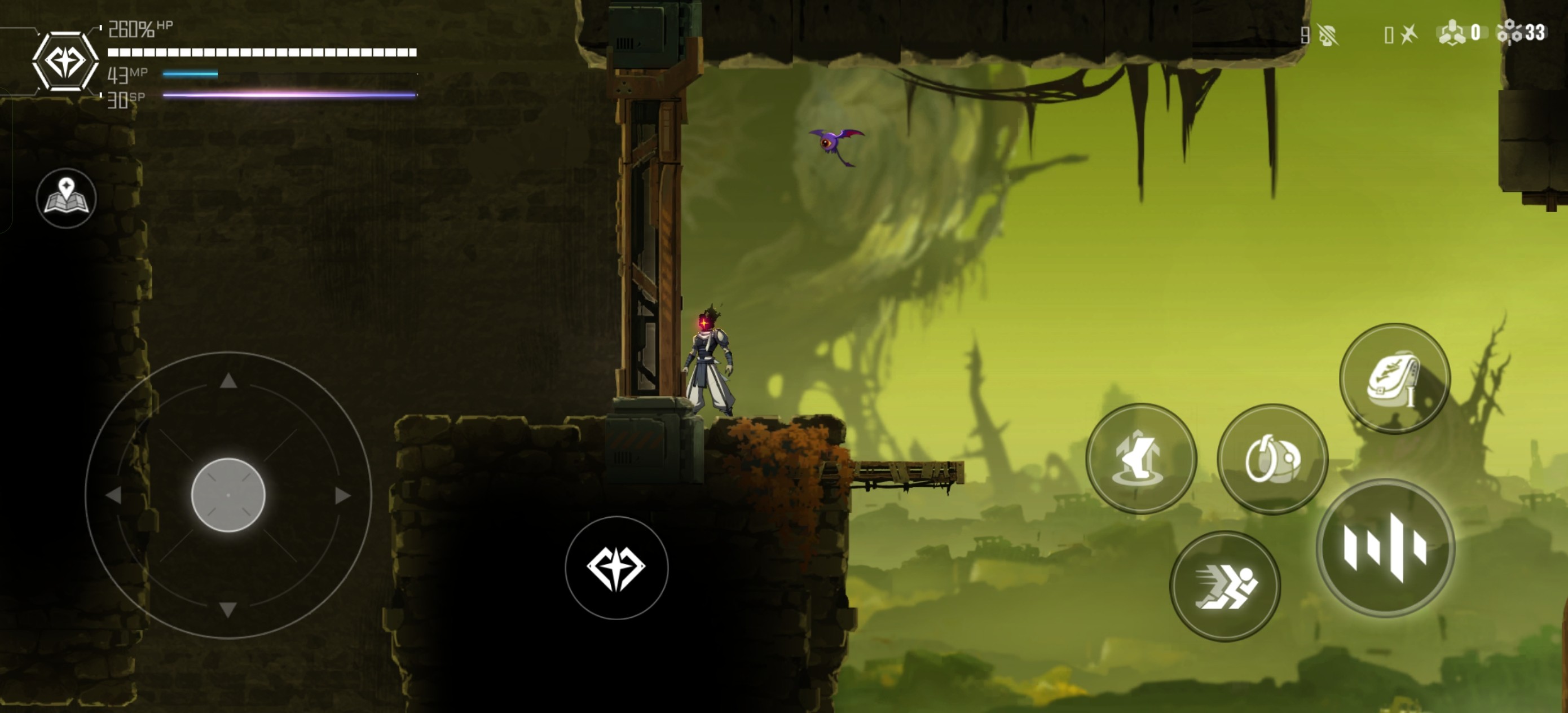This screenshot has height=713, width=1568.
Task: Tap the joystick's left arrow
Action: tap(114, 496)
